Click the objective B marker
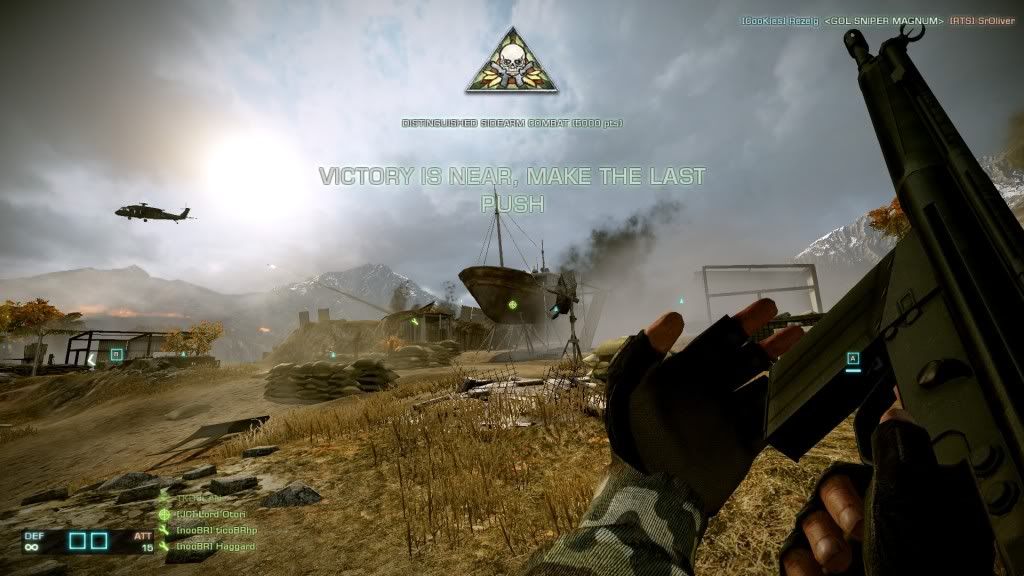Viewport: 1024px width, 576px height. [x=117, y=353]
